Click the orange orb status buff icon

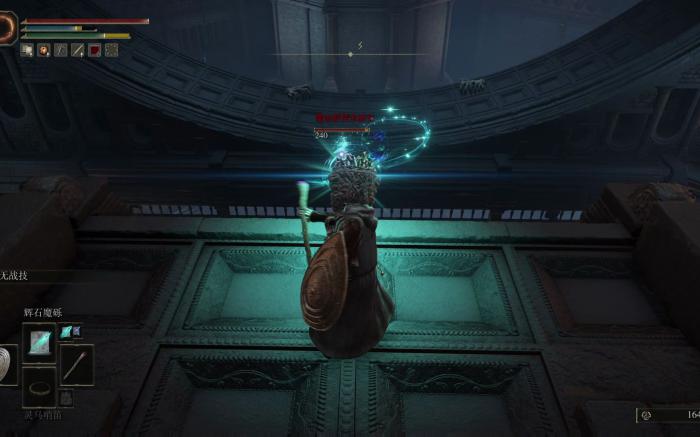click(x=43, y=50)
